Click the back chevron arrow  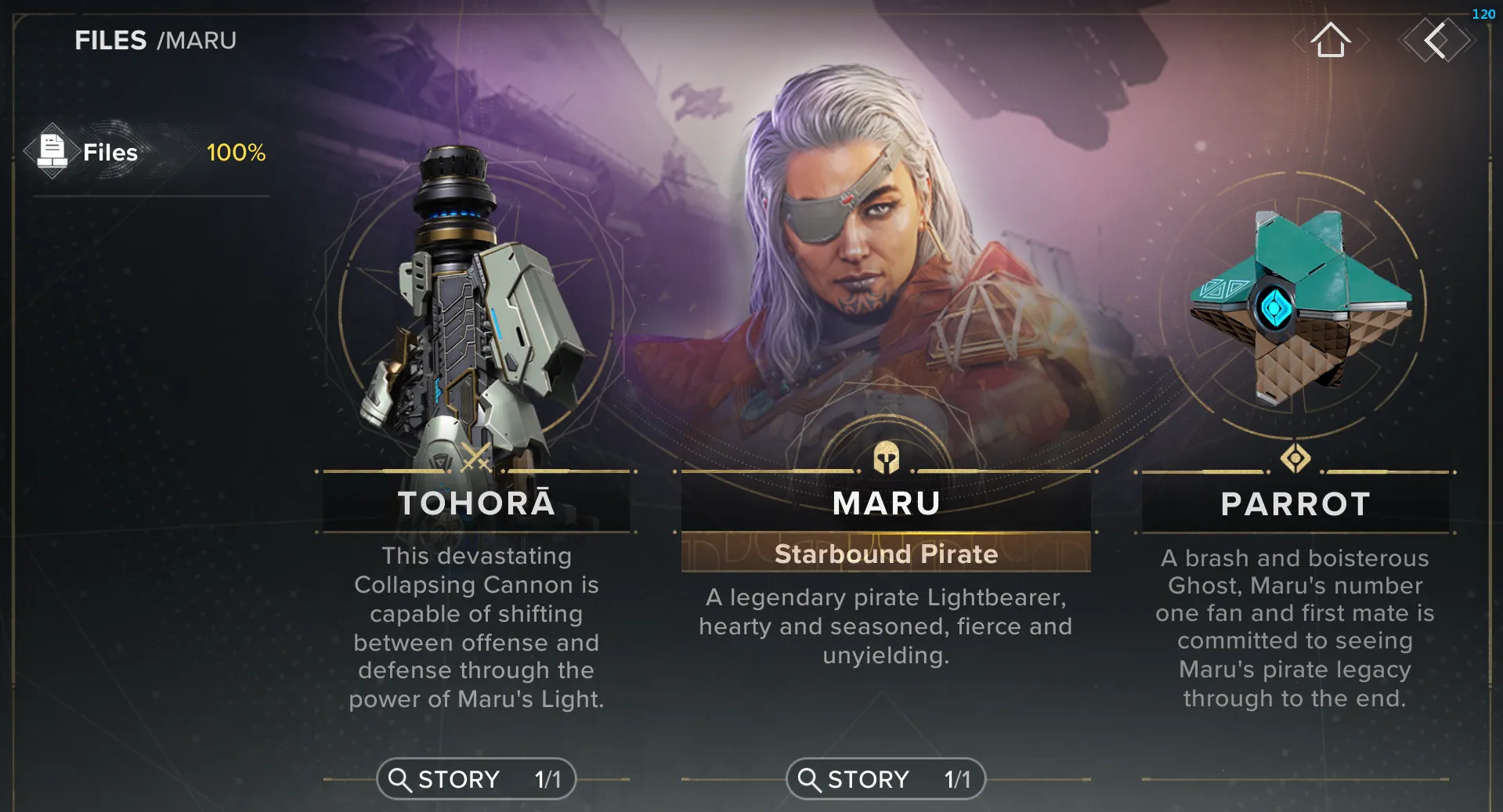1437,41
